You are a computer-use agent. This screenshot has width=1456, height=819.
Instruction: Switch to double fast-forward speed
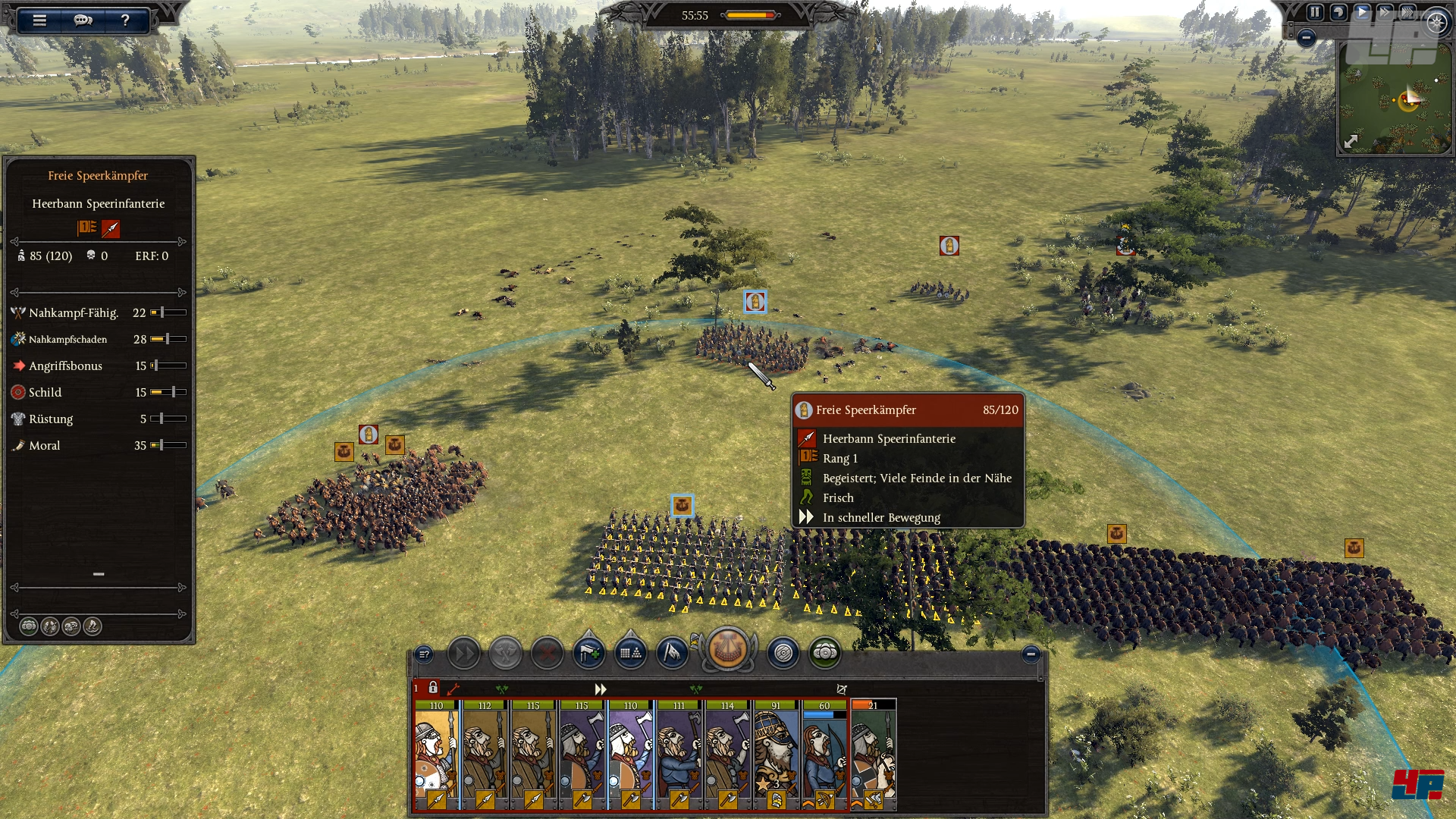click(x=1385, y=12)
